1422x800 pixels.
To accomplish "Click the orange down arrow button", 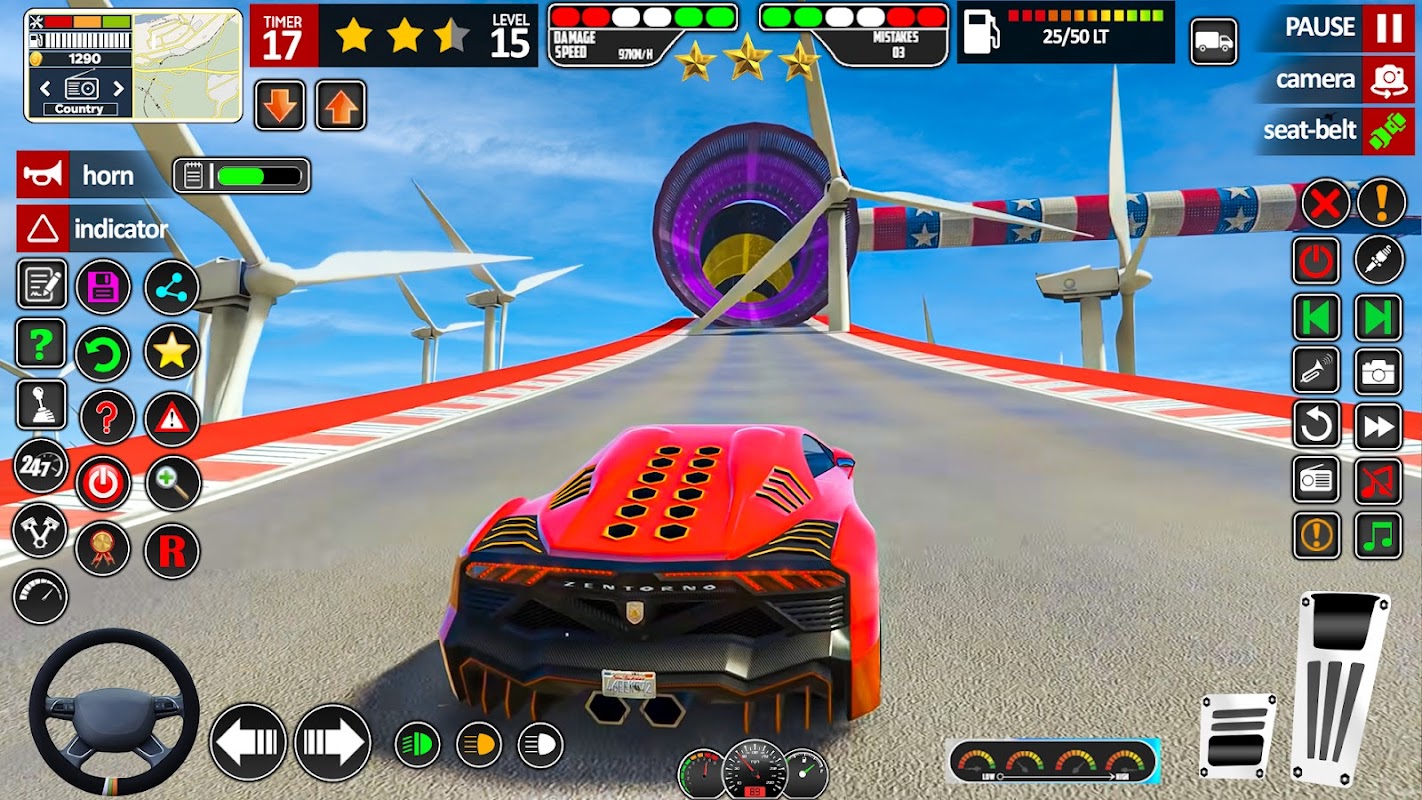I will pyautogui.click(x=280, y=105).
